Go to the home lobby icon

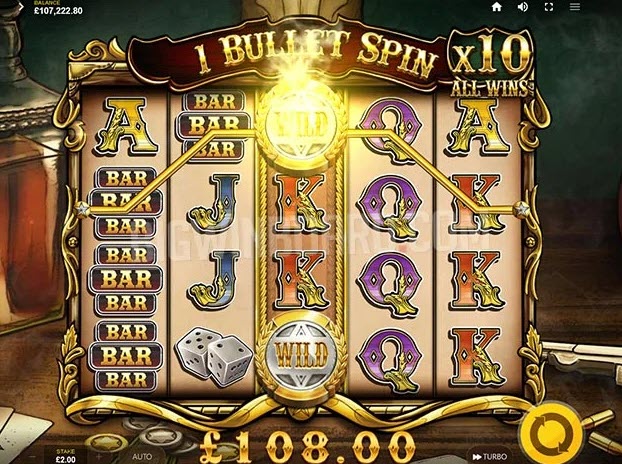point(496,7)
